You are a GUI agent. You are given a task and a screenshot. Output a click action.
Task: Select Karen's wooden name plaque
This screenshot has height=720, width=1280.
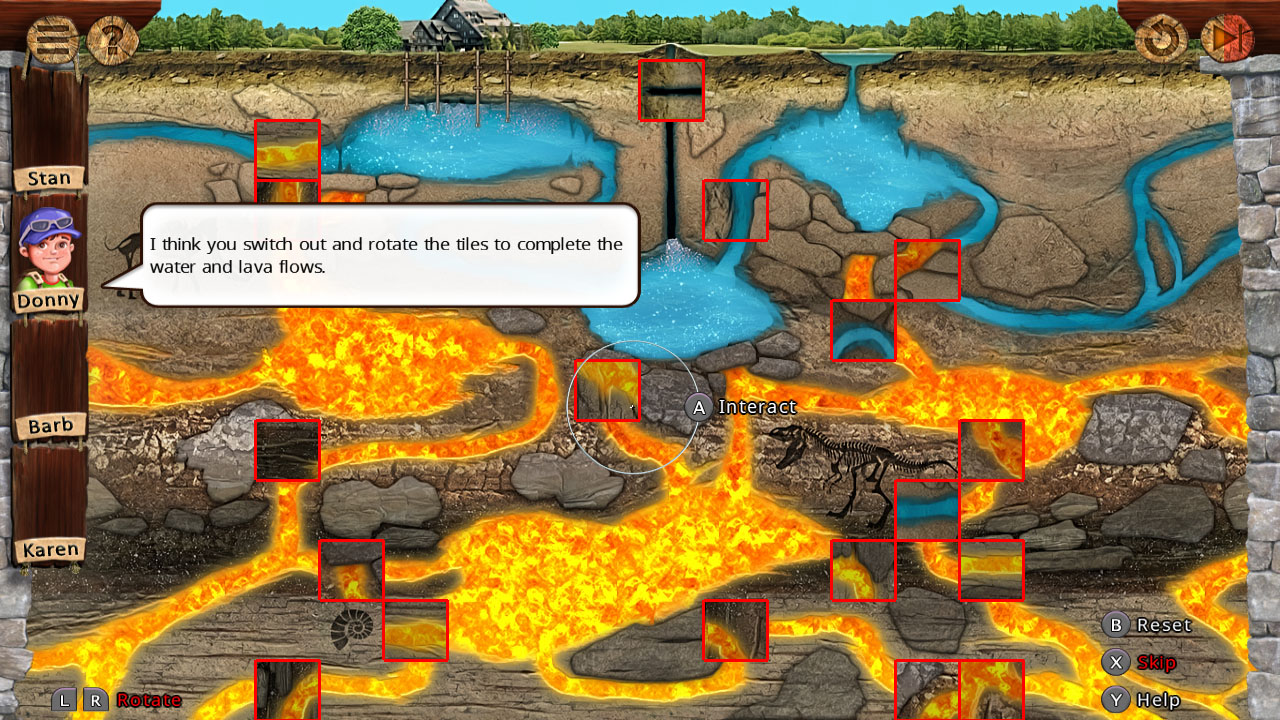(52, 549)
